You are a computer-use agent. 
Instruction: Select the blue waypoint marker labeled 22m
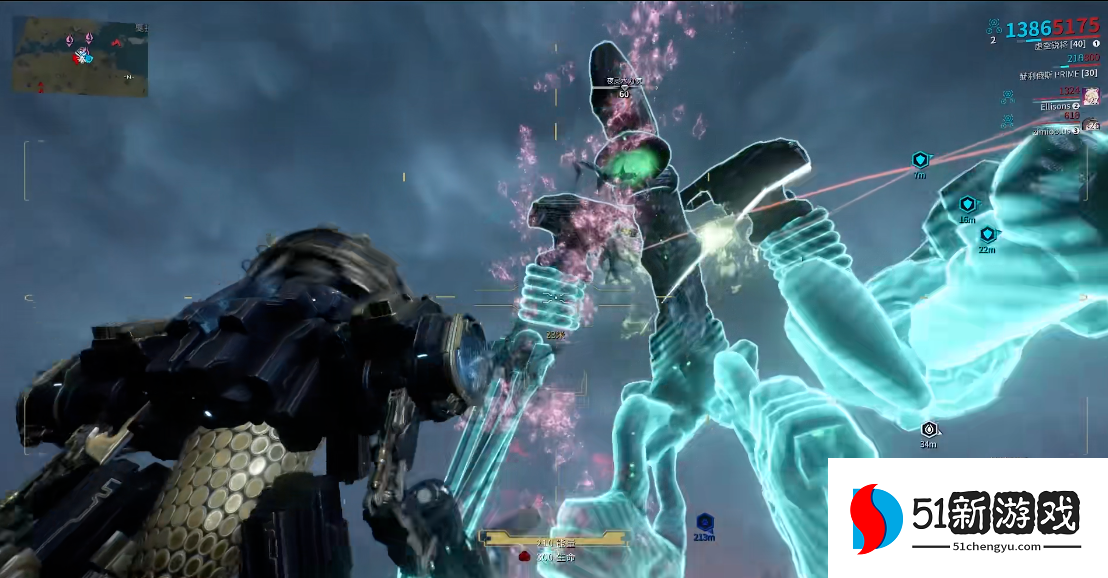click(987, 234)
